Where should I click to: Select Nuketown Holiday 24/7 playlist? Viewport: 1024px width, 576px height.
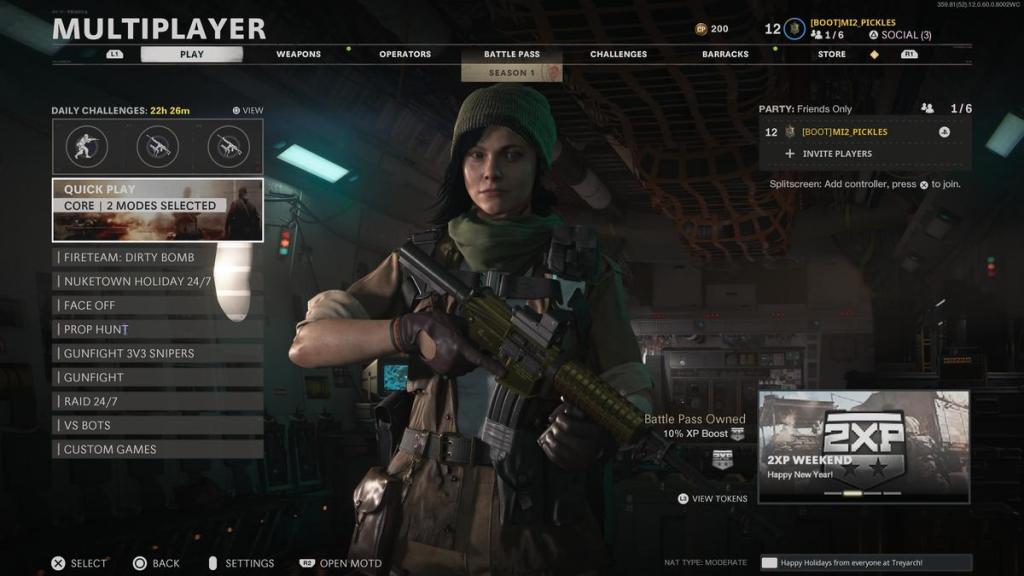click(x=158, y=281)
